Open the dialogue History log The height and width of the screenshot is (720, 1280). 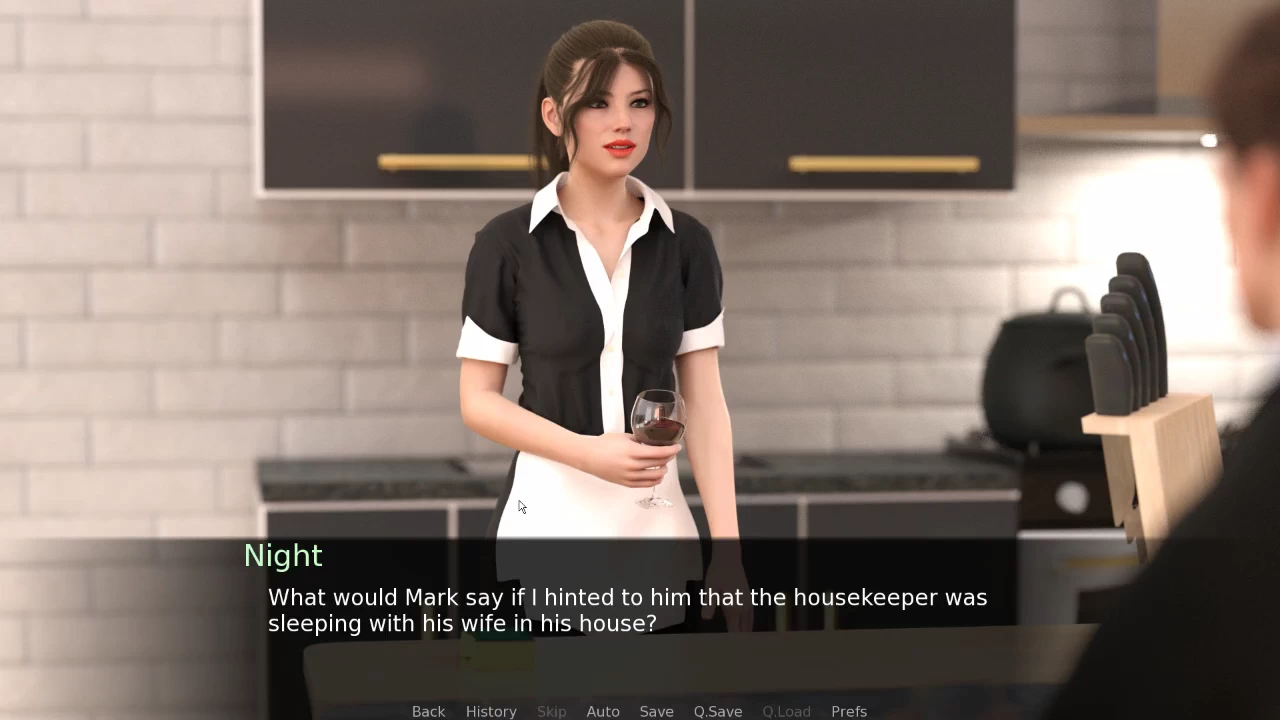point(491,711)
